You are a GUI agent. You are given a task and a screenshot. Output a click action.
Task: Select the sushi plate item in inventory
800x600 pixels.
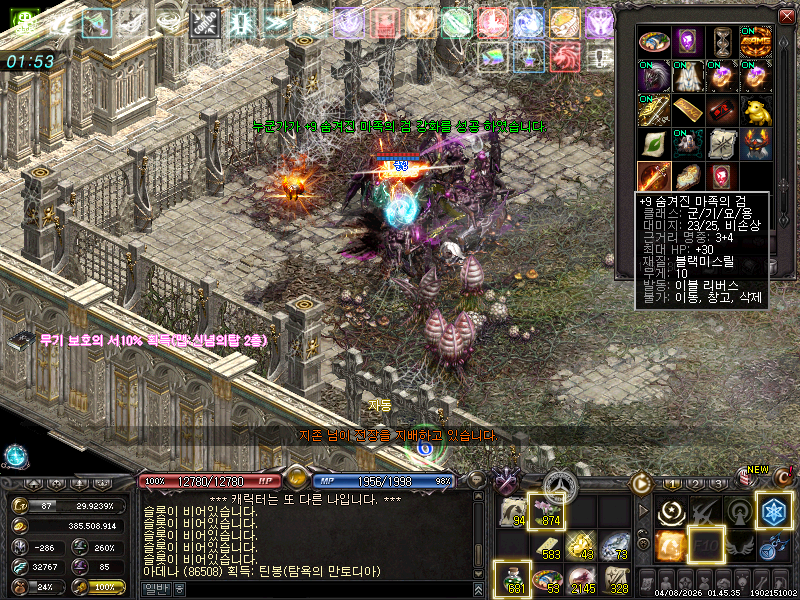(x=653, y=42)
